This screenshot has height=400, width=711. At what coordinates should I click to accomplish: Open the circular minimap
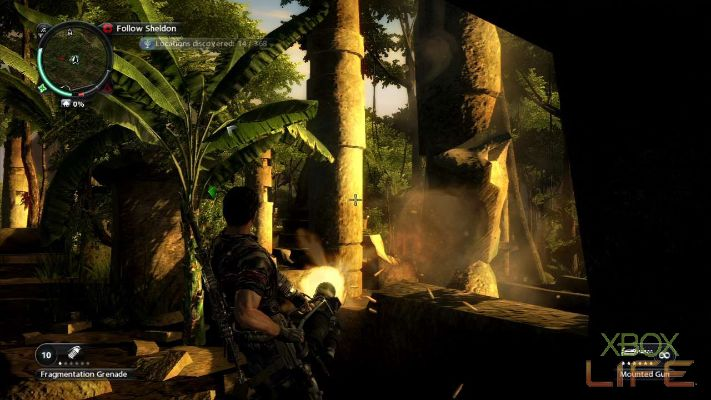click(75, 57)
